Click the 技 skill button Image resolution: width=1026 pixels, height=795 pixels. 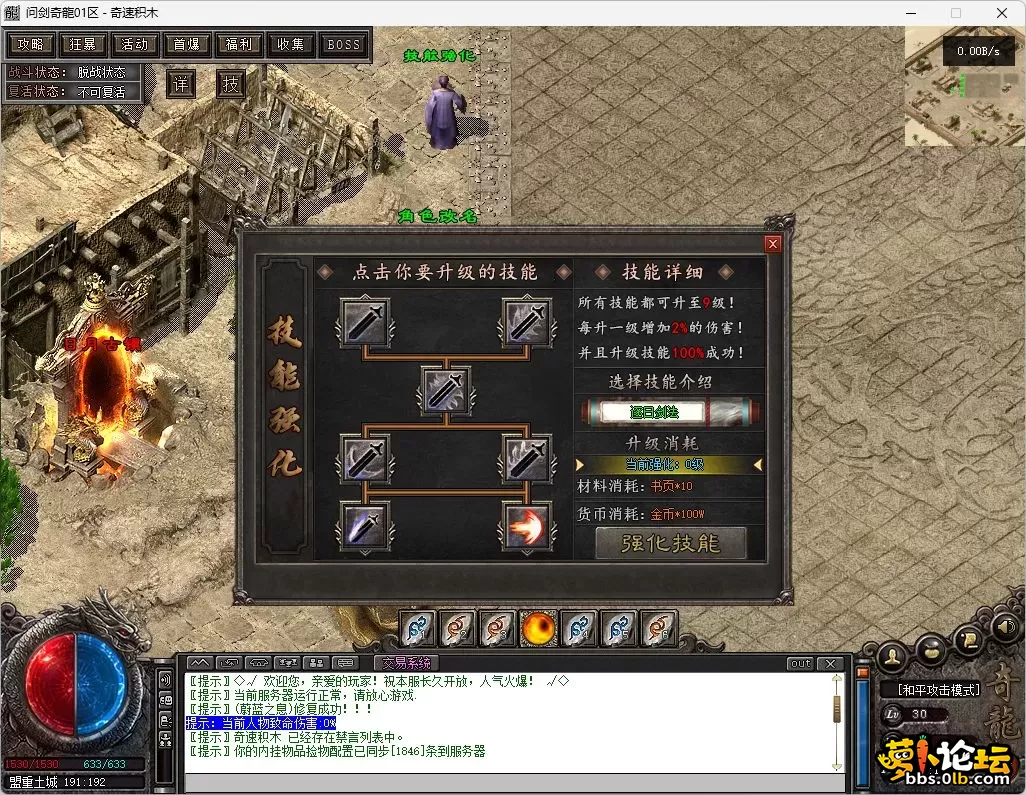(231, 84)
